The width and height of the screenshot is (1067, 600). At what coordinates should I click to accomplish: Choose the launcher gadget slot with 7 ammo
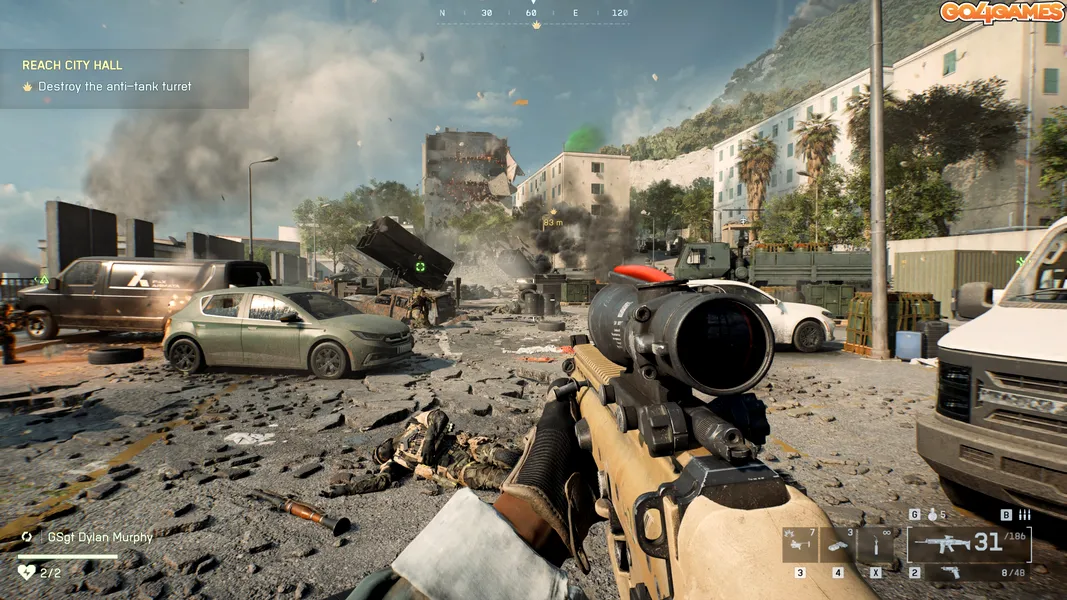(x=799, y=545)
